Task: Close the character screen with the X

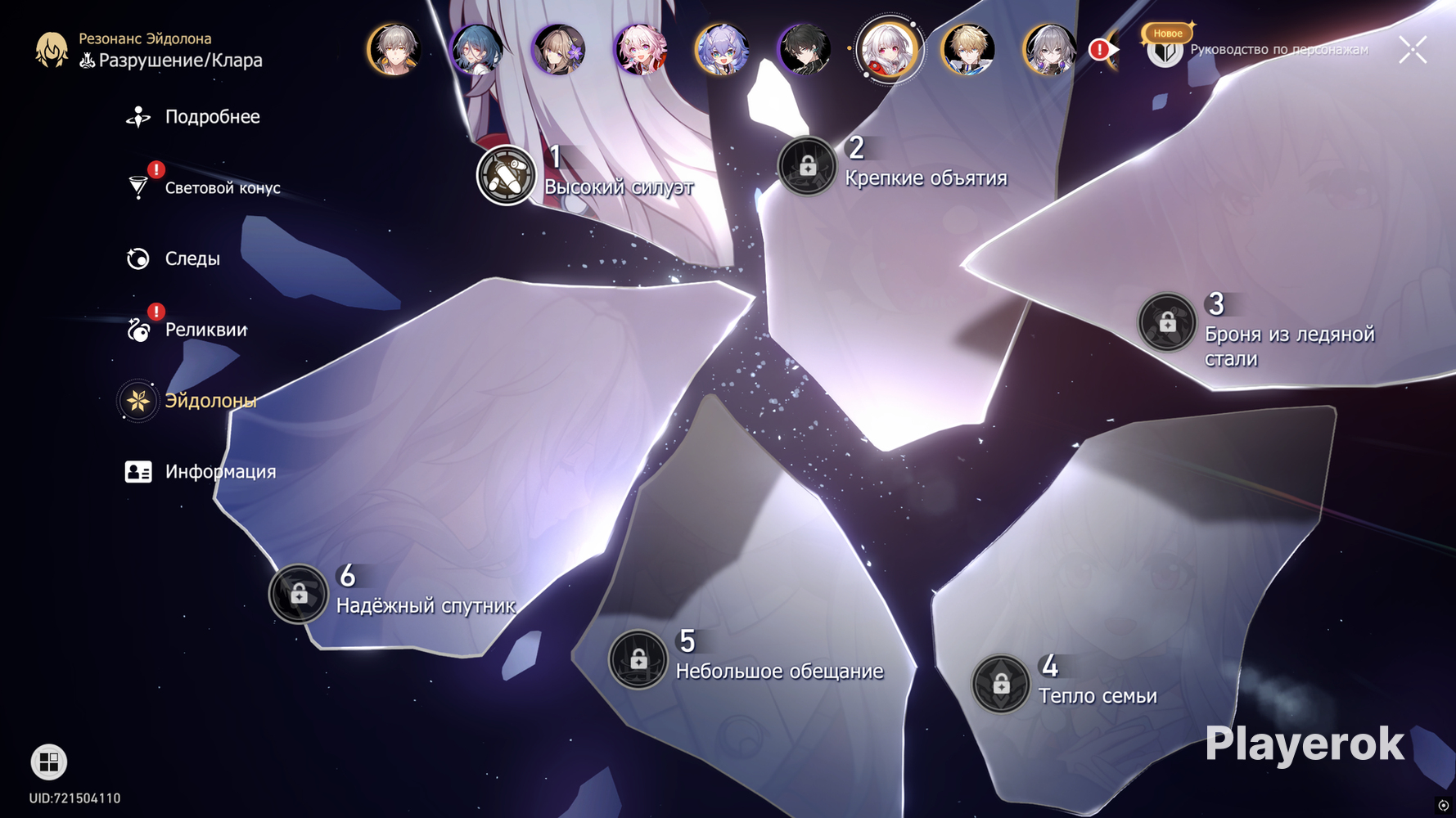Action: (1413, 50)
